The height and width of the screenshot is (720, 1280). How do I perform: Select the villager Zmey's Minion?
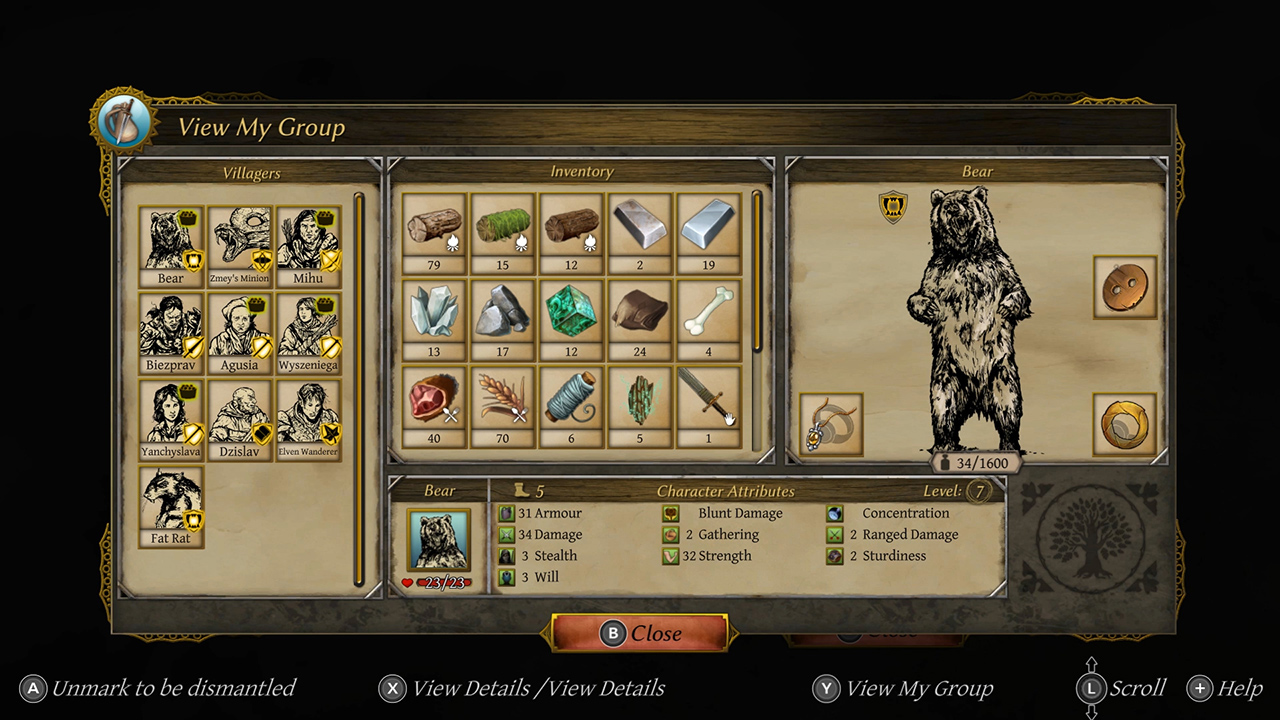[240, 240]
